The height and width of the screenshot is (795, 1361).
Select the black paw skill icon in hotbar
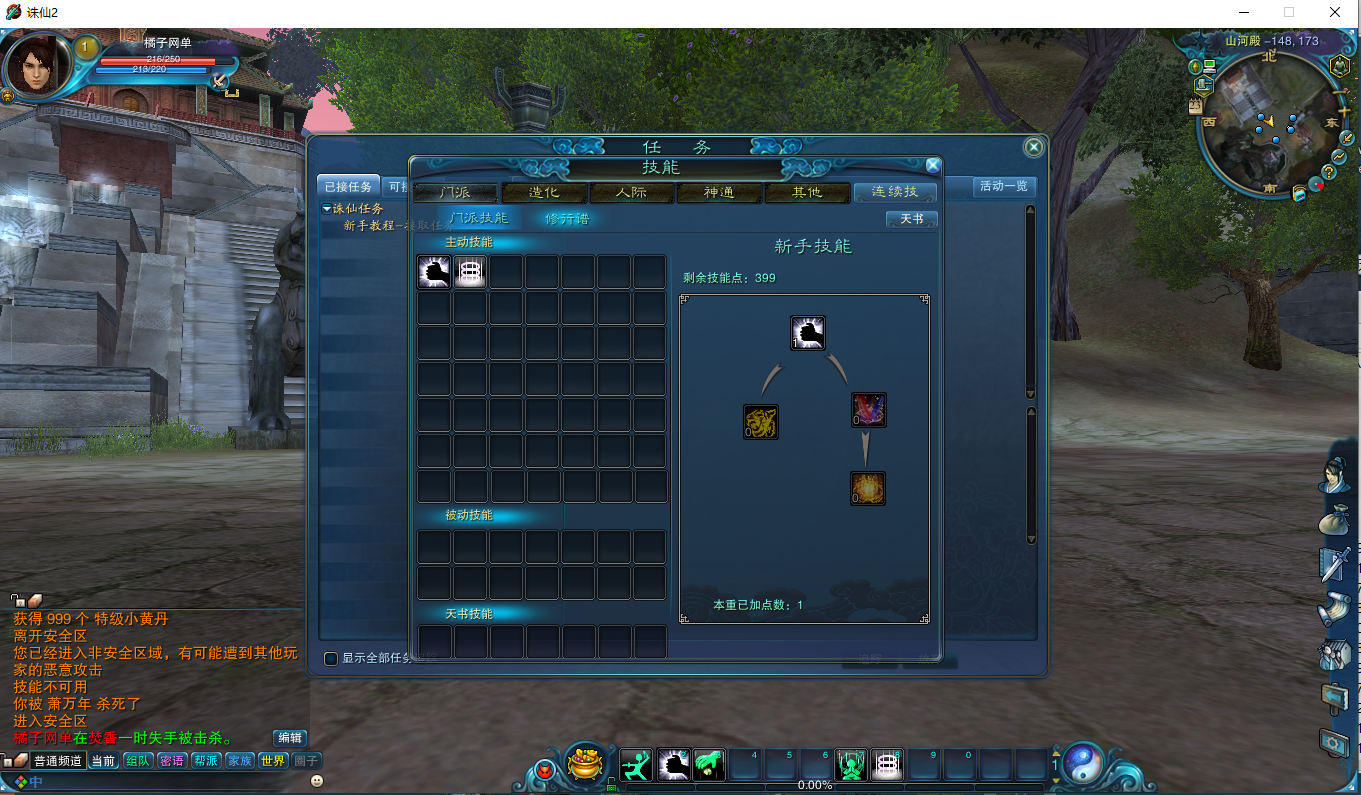pyautogui.click(x=674, y=763)
